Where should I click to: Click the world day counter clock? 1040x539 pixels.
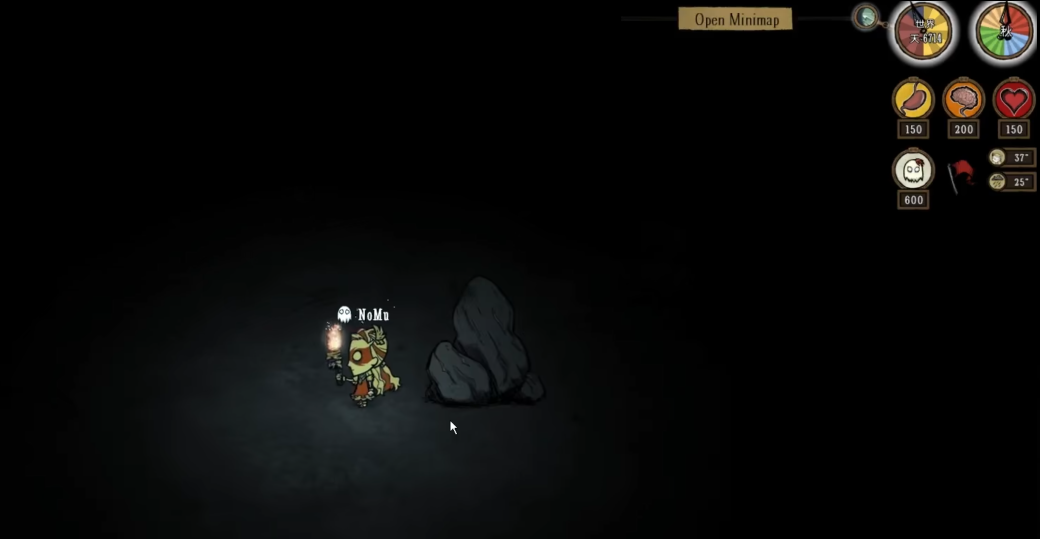tap(923, 32)
